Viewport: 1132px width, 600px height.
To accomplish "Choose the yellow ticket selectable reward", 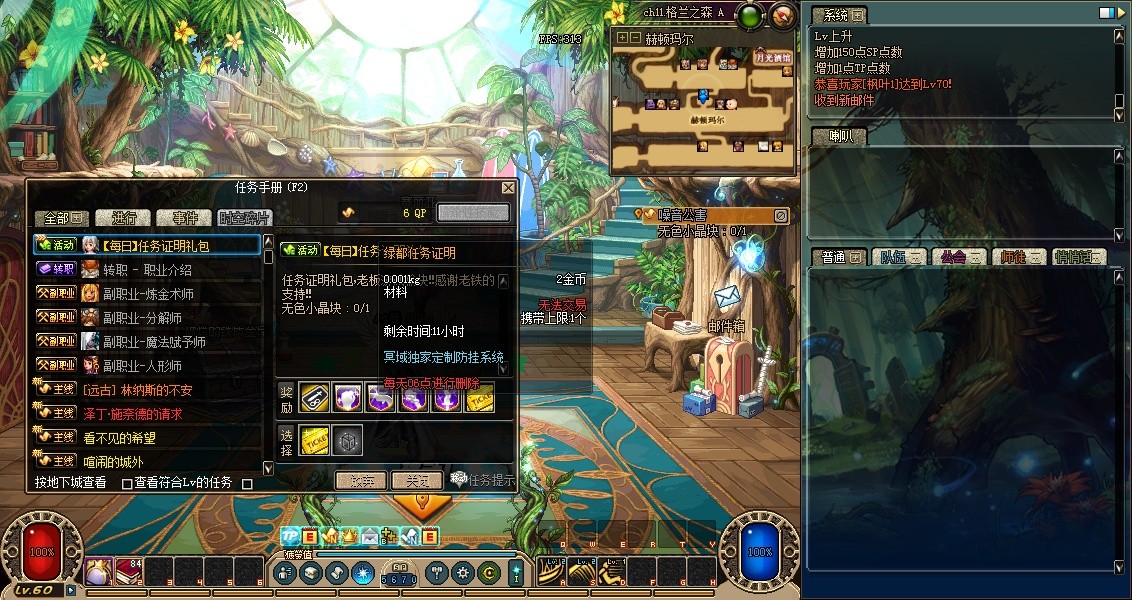I will click(x=314, y=441).
